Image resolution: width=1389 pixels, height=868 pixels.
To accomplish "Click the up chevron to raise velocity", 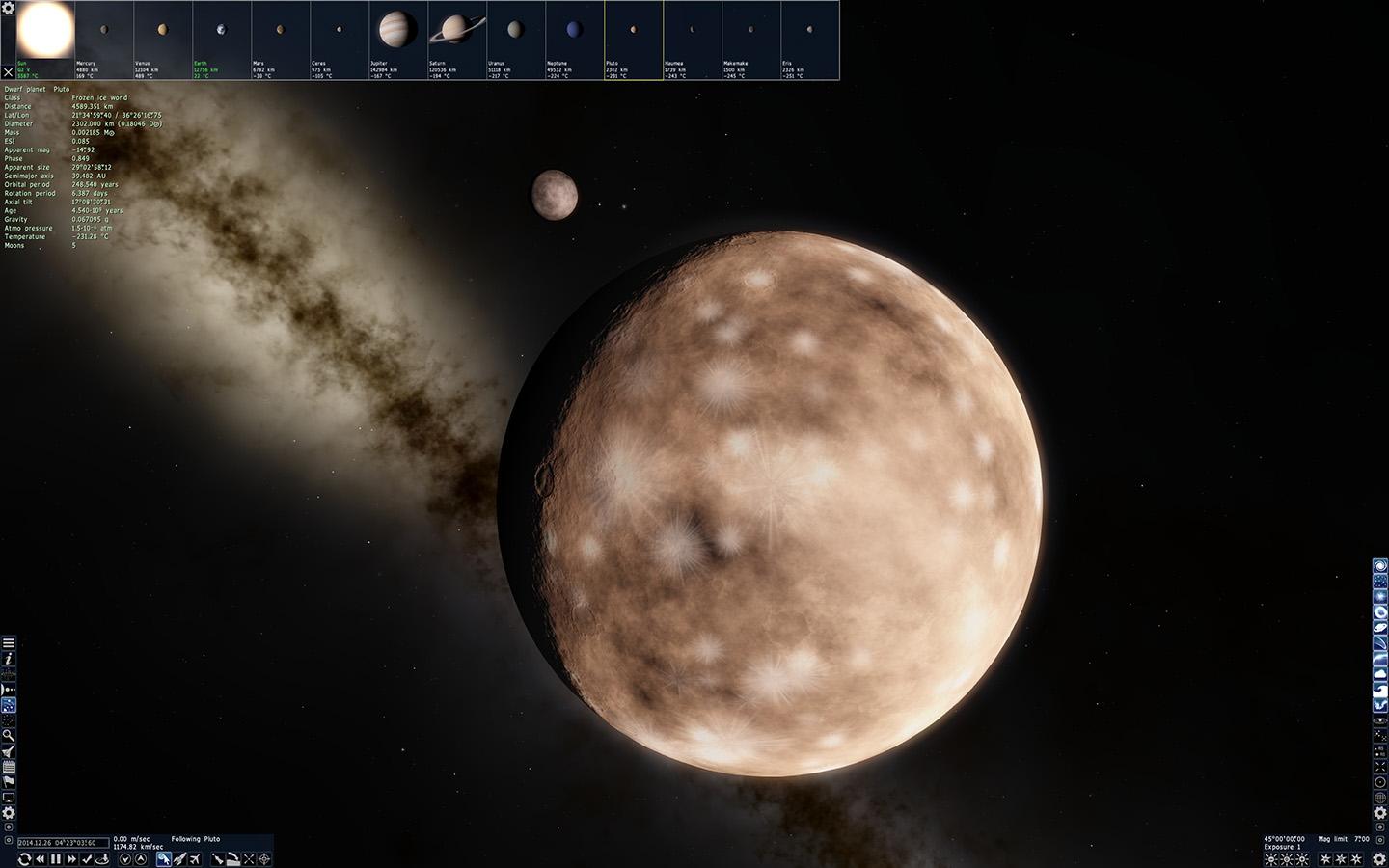I will (141, 858).
